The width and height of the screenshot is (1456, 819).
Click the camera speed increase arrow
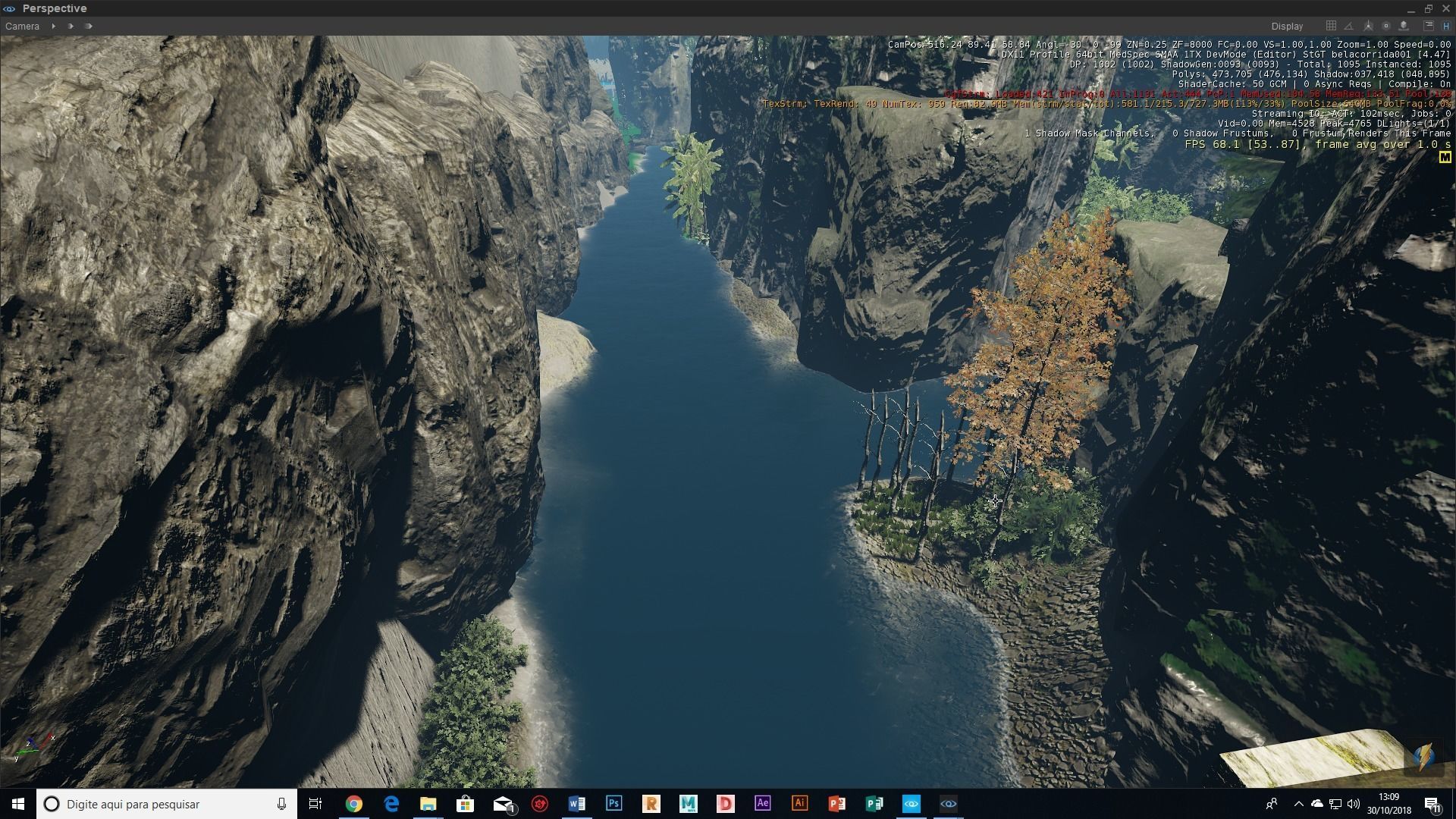tap(70, 26)
